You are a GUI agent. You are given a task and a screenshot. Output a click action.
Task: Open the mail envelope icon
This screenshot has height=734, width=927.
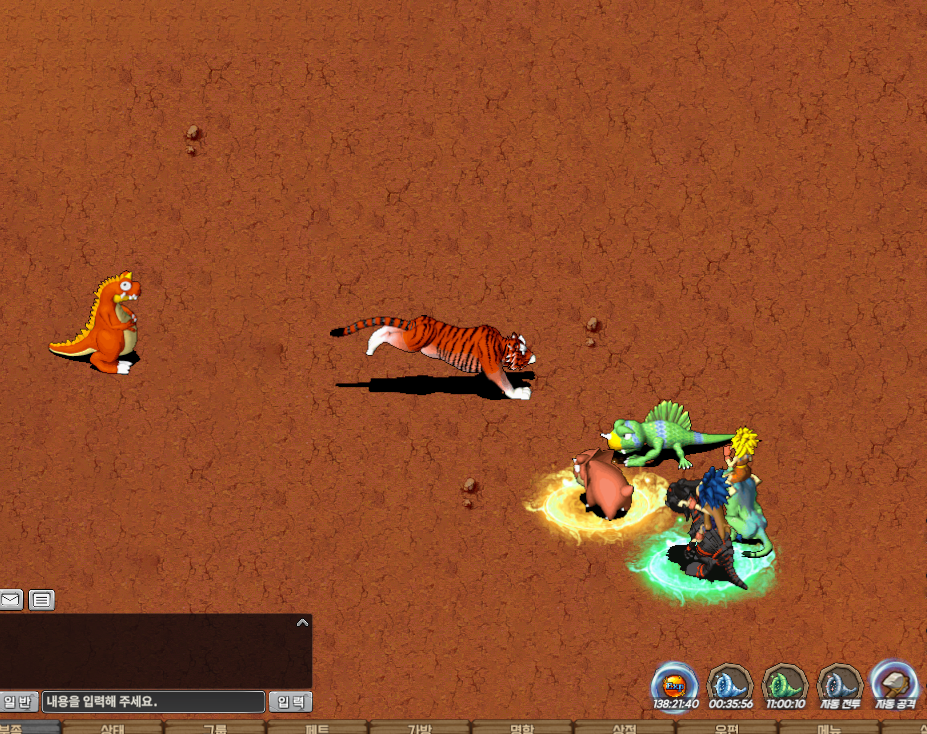click(x=11, y=600)
